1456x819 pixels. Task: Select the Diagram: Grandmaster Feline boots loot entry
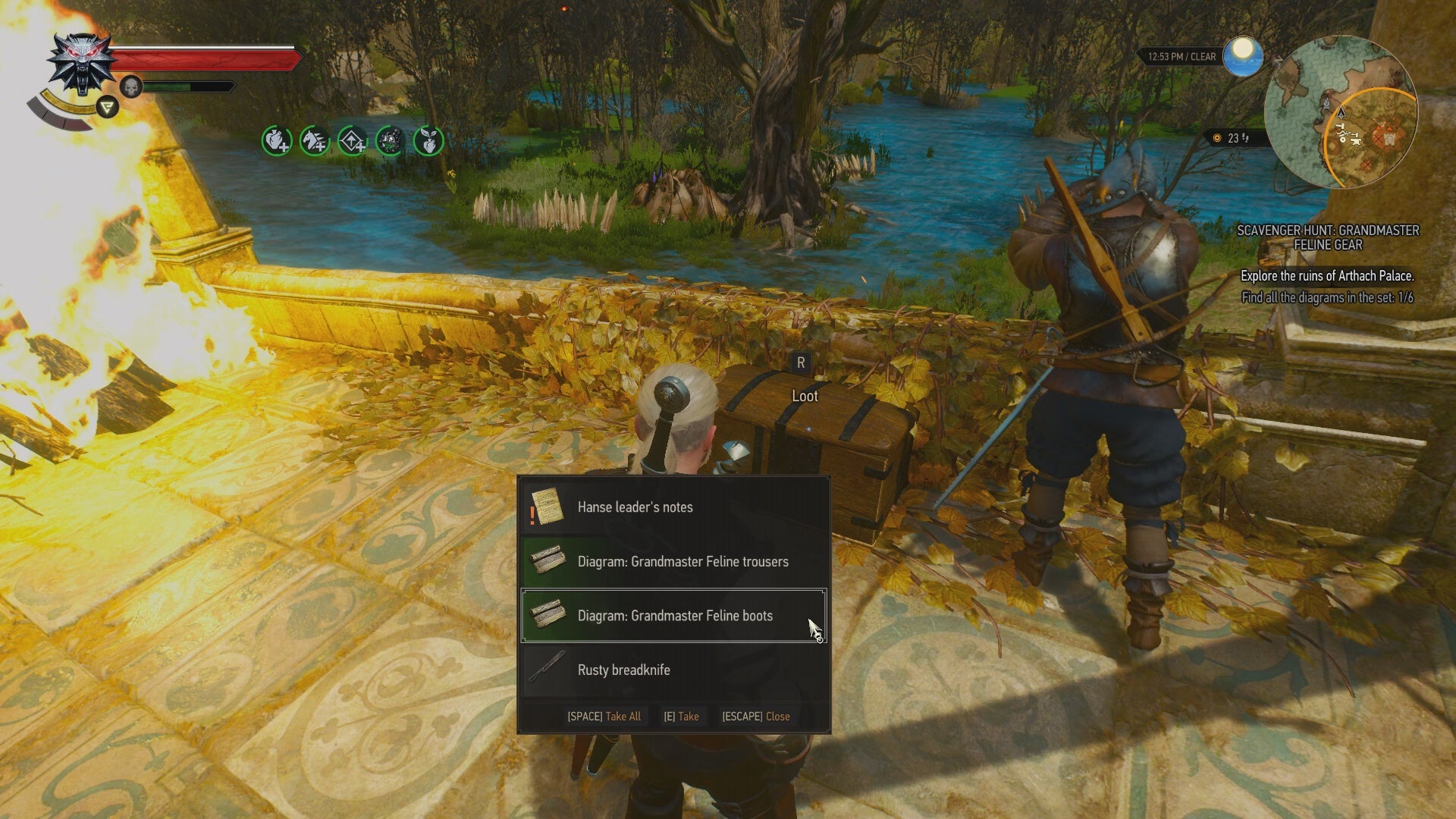tap(675, 616)
